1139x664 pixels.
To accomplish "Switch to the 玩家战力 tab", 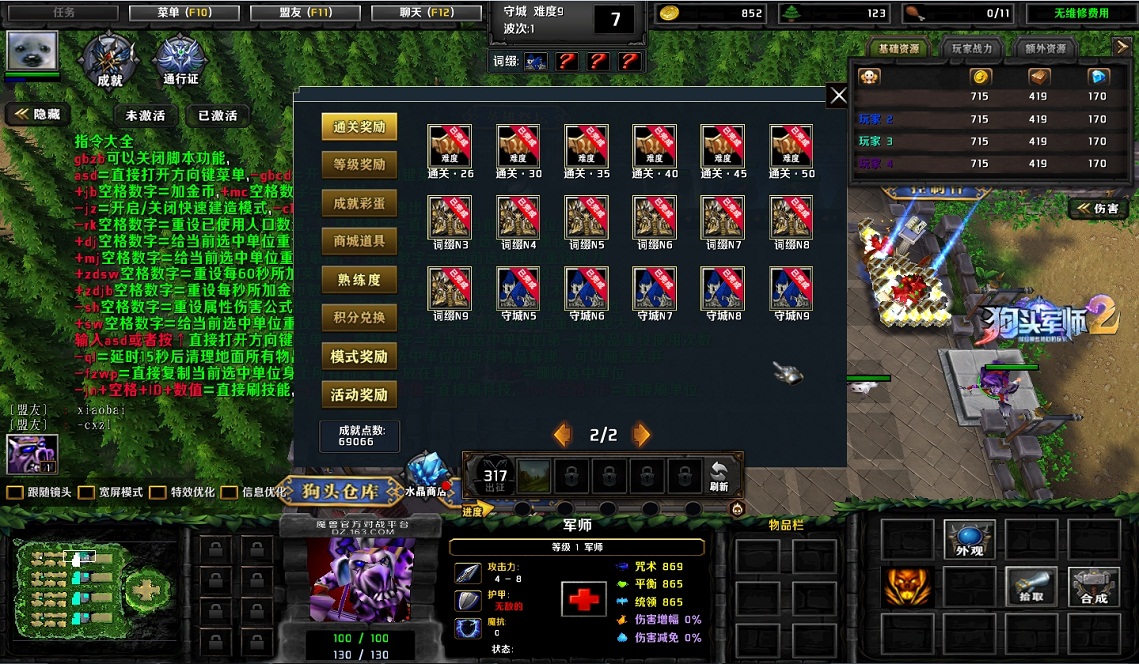I will click(972, 48).
